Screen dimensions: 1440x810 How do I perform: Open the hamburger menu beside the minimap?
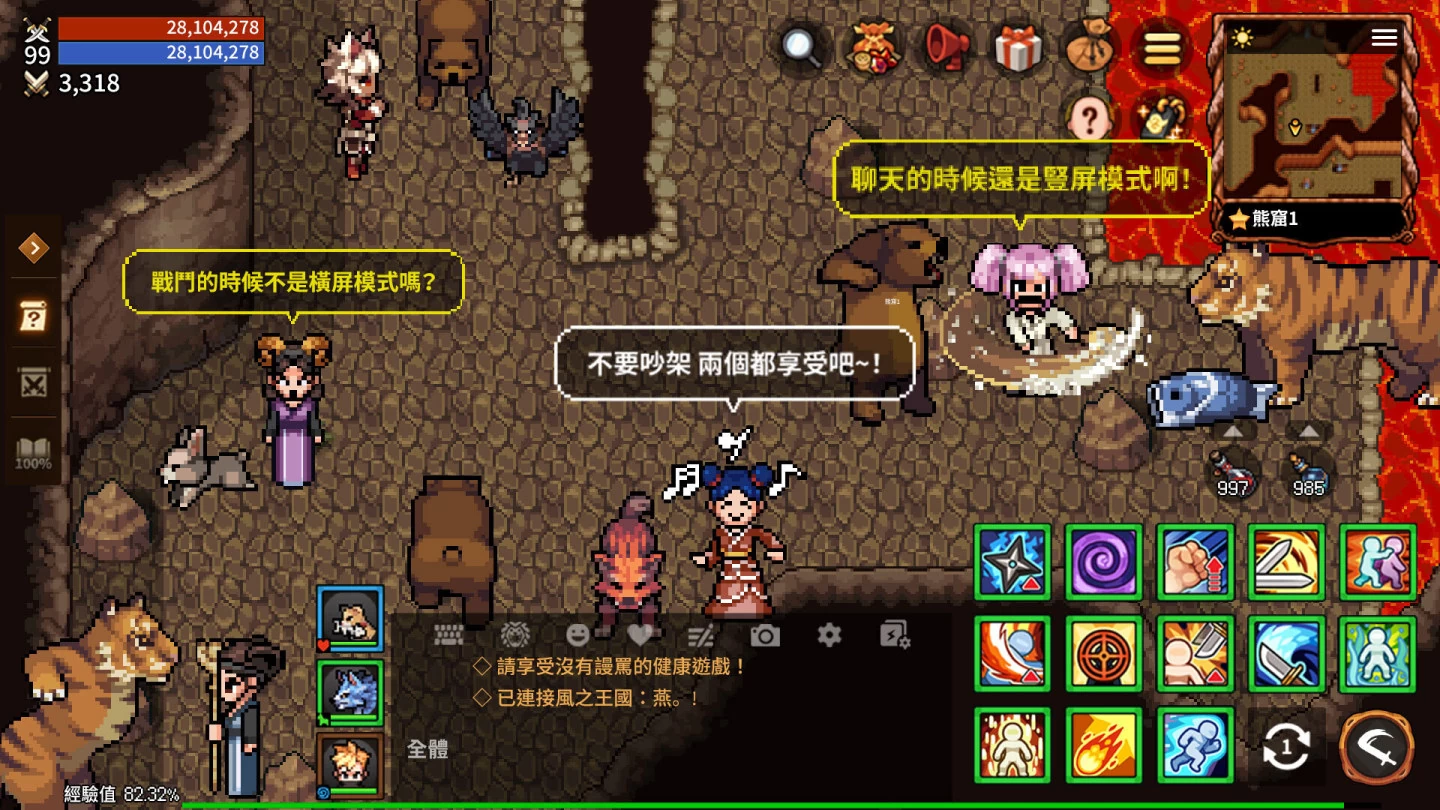(x=1385, y=38)
